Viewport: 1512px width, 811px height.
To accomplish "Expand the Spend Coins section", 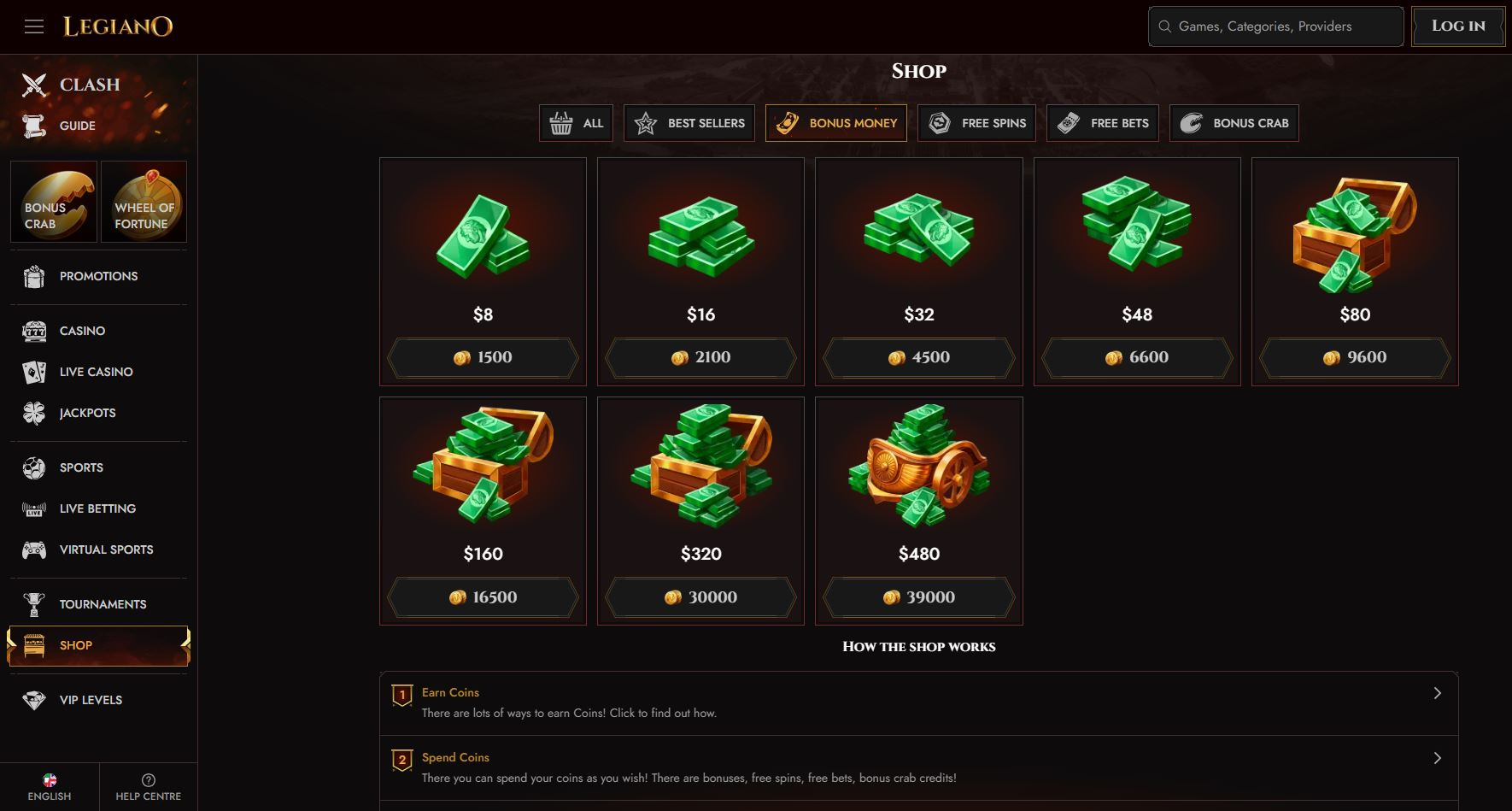I will (x=918, y=767).
